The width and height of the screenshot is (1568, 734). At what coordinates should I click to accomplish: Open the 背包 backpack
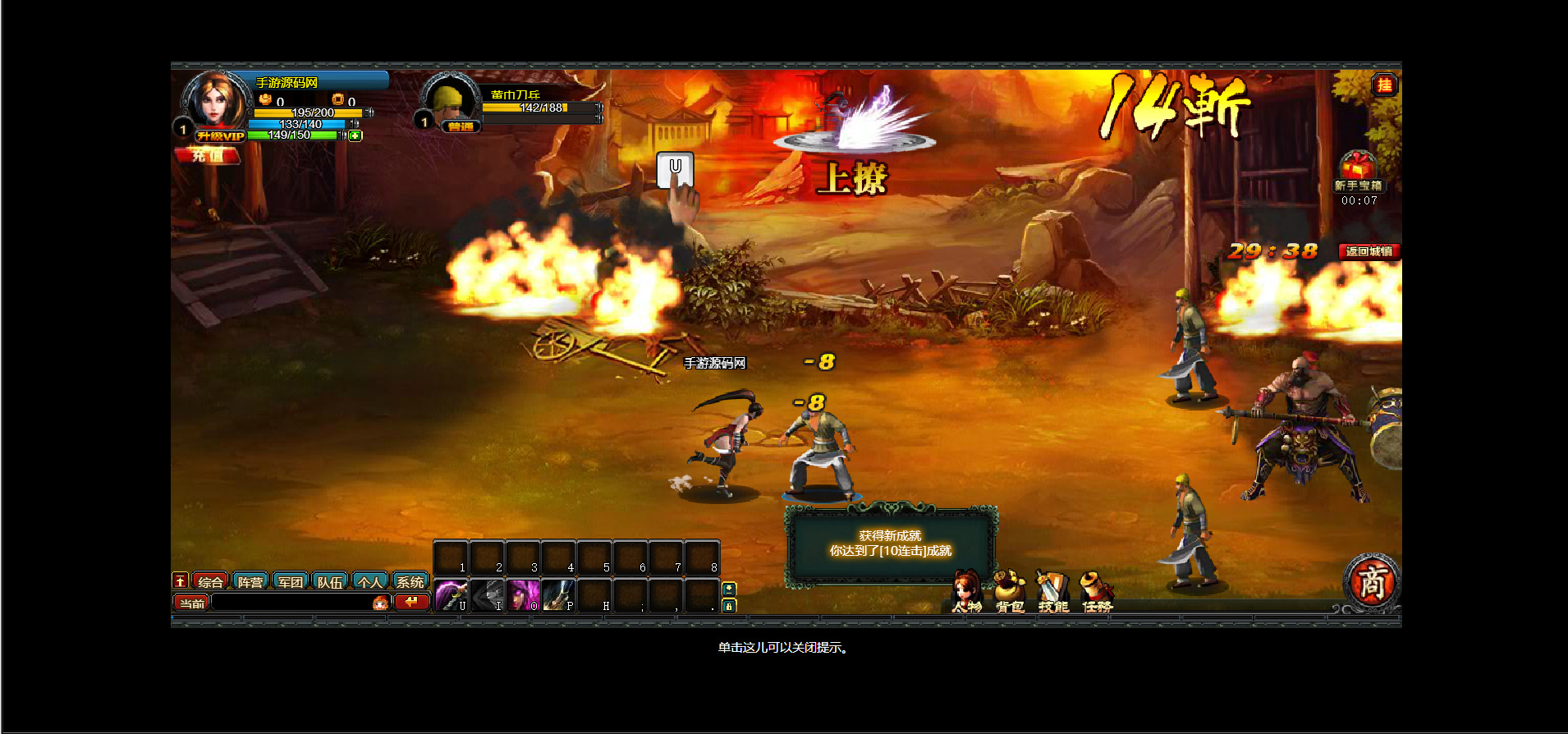1010,594
